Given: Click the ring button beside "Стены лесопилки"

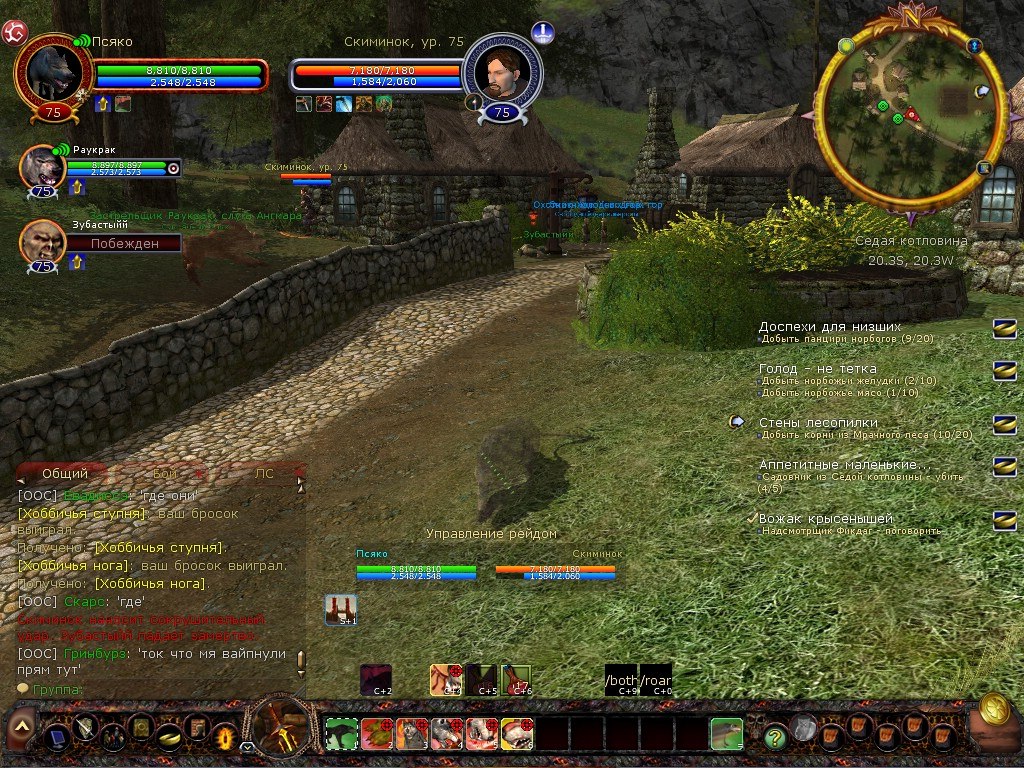Looking at the screenshot, I should click(1004, 425).
